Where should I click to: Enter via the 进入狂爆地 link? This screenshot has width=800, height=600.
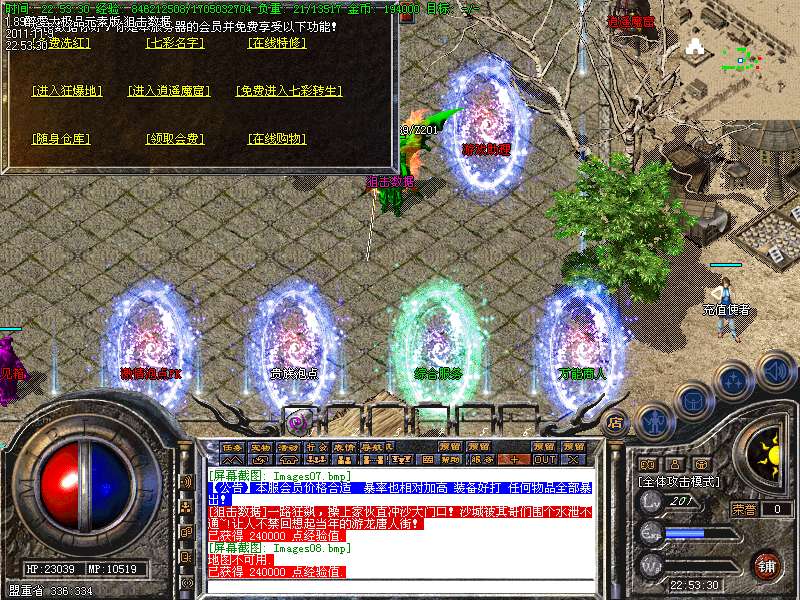point(67,91)
